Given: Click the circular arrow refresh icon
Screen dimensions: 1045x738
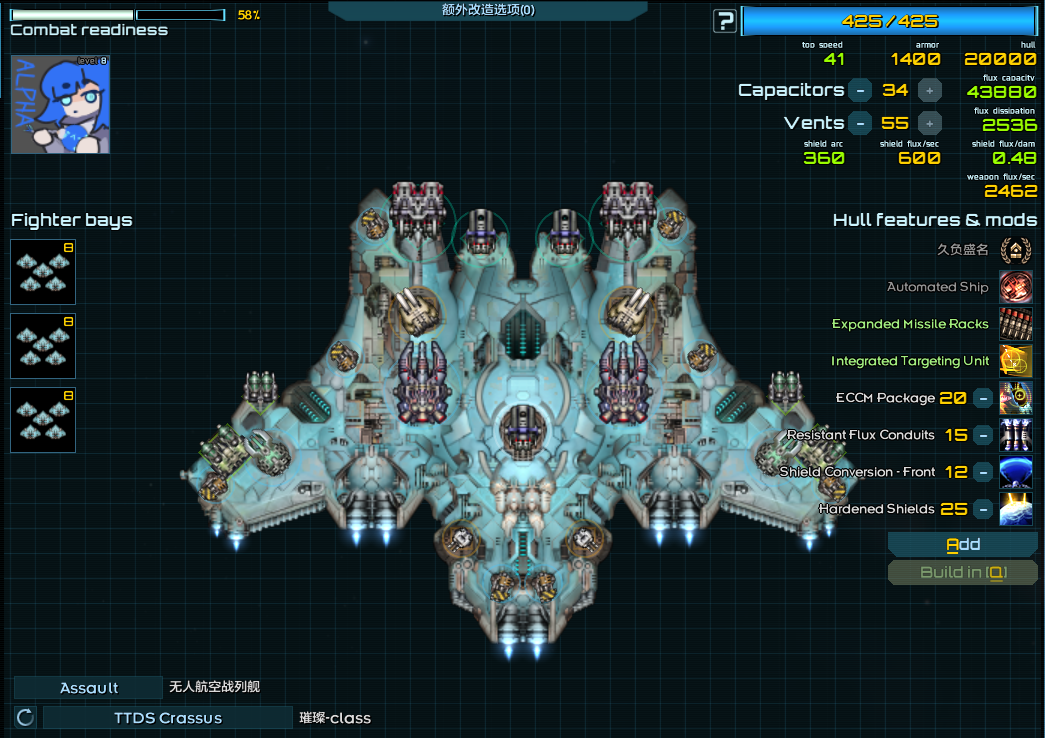Looking at the screenshot, I should 26,717.
